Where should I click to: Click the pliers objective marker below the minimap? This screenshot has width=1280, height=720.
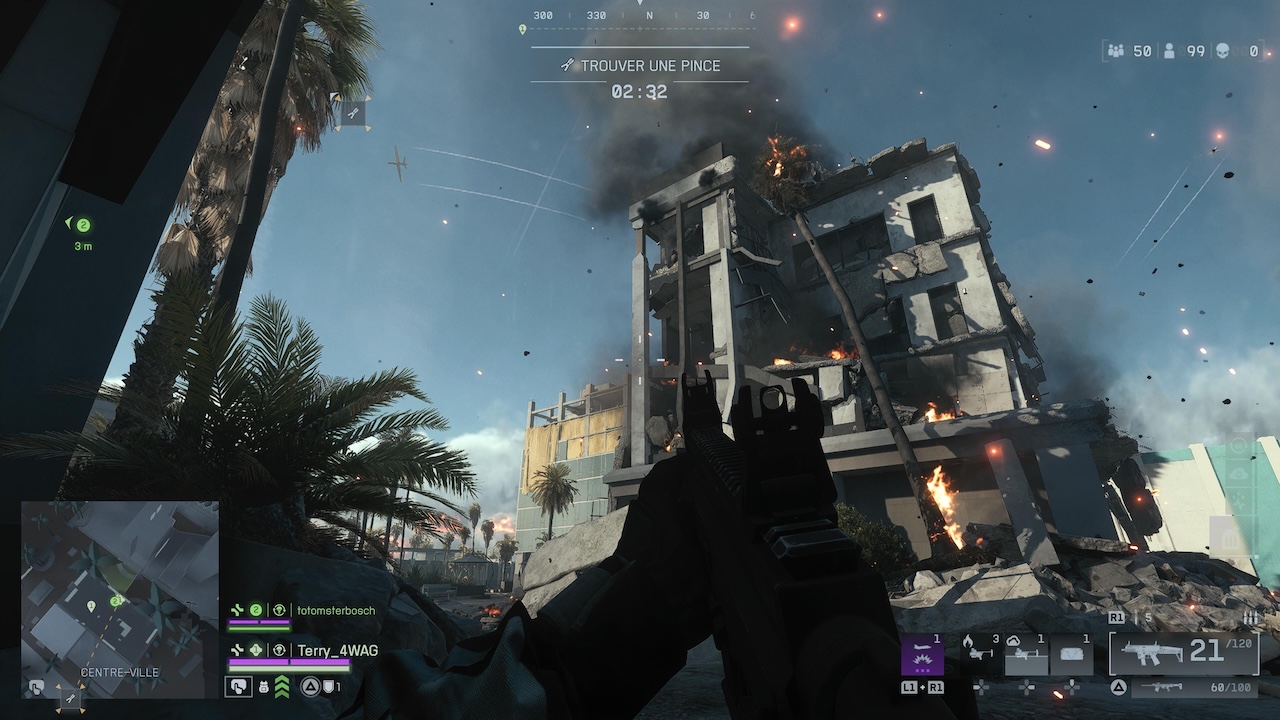(70, 701)
